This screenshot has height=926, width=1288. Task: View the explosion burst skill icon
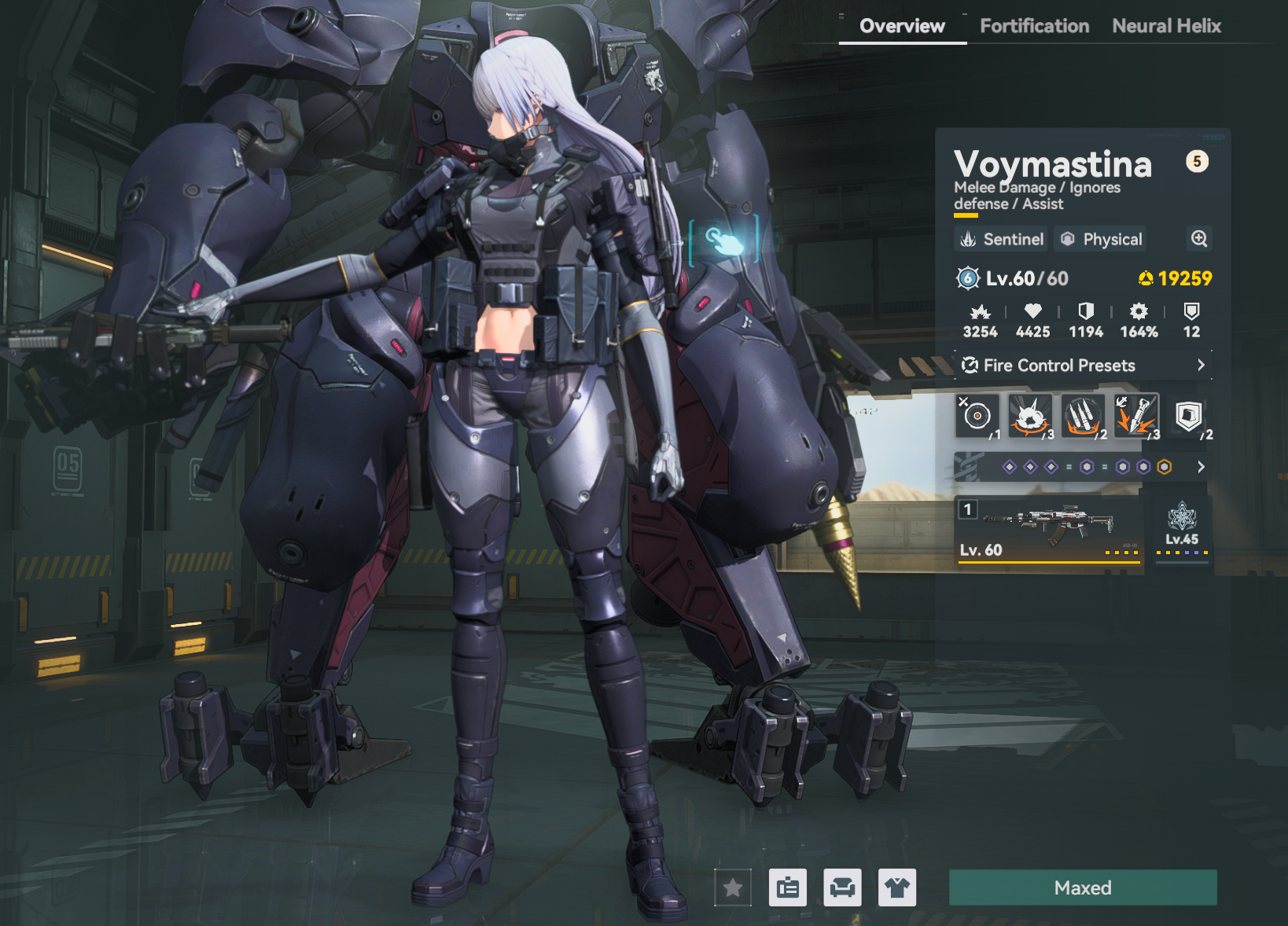1030,415
